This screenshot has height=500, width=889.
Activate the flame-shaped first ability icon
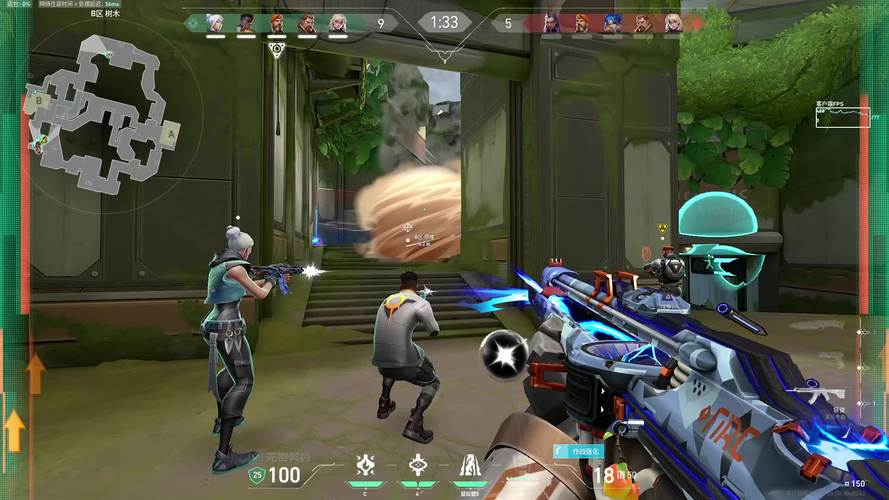pos(366,465)
